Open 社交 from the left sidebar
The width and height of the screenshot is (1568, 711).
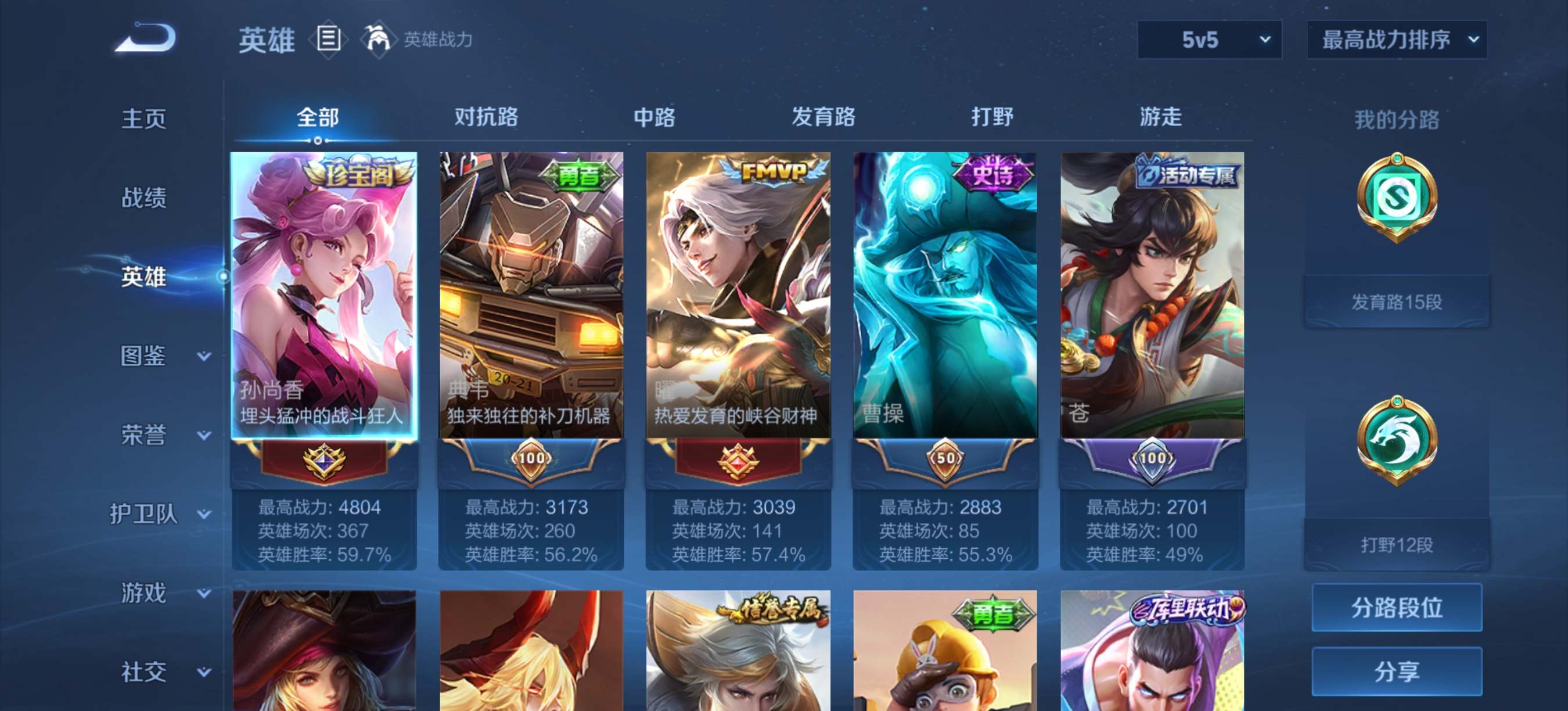pyautogui.click(x=145, y=671)
